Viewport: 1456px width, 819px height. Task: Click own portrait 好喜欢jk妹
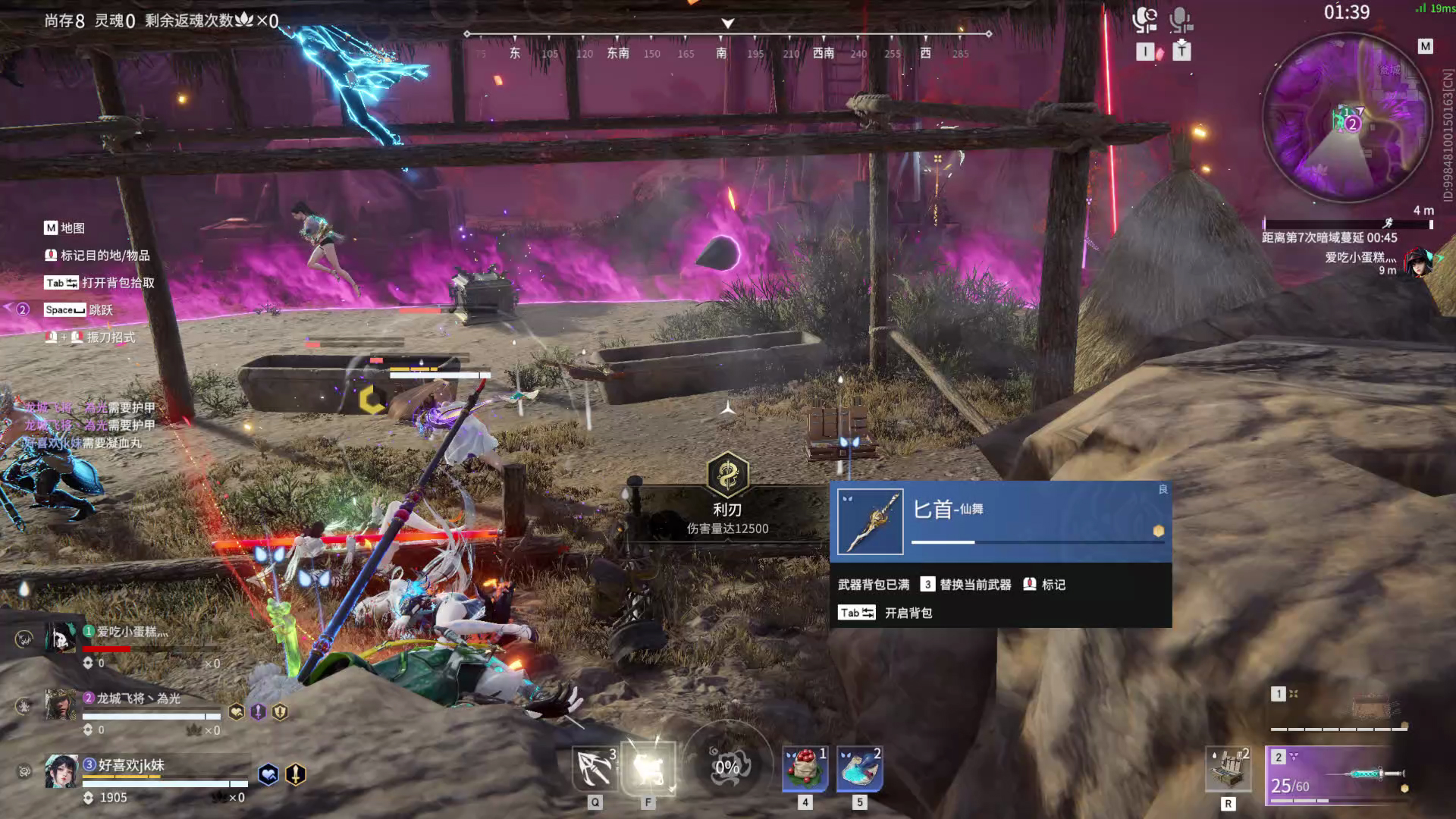click(x=61, y=772)
